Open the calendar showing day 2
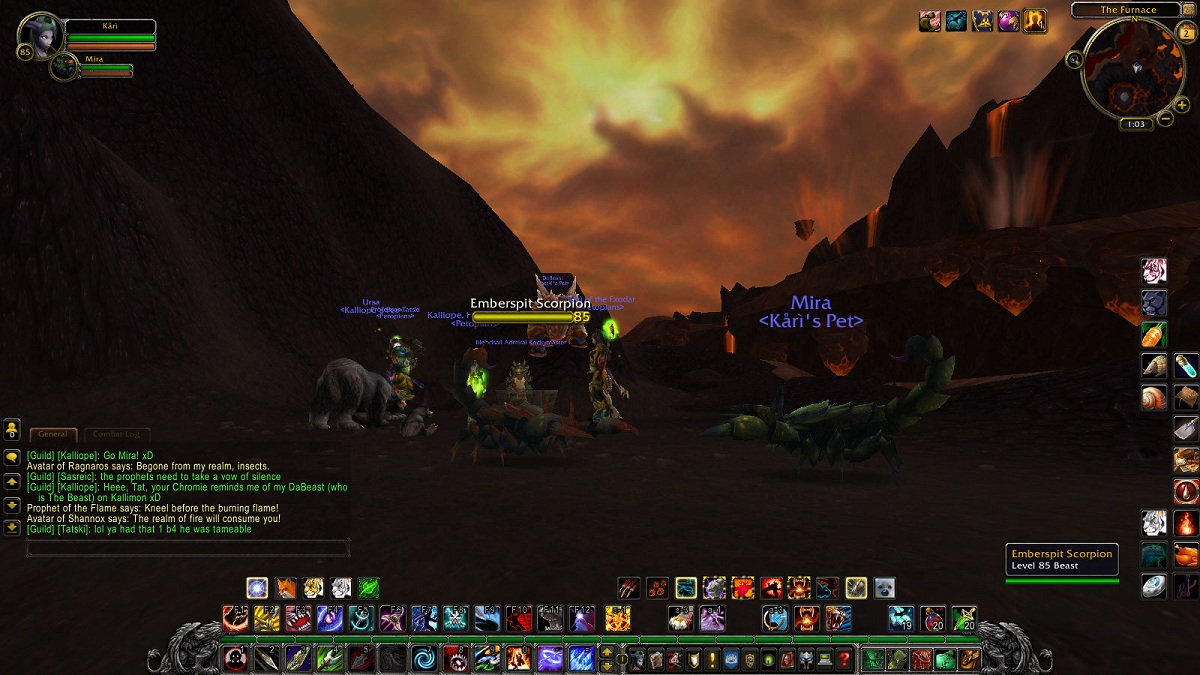1200x675 pixels. (1187, 33)
